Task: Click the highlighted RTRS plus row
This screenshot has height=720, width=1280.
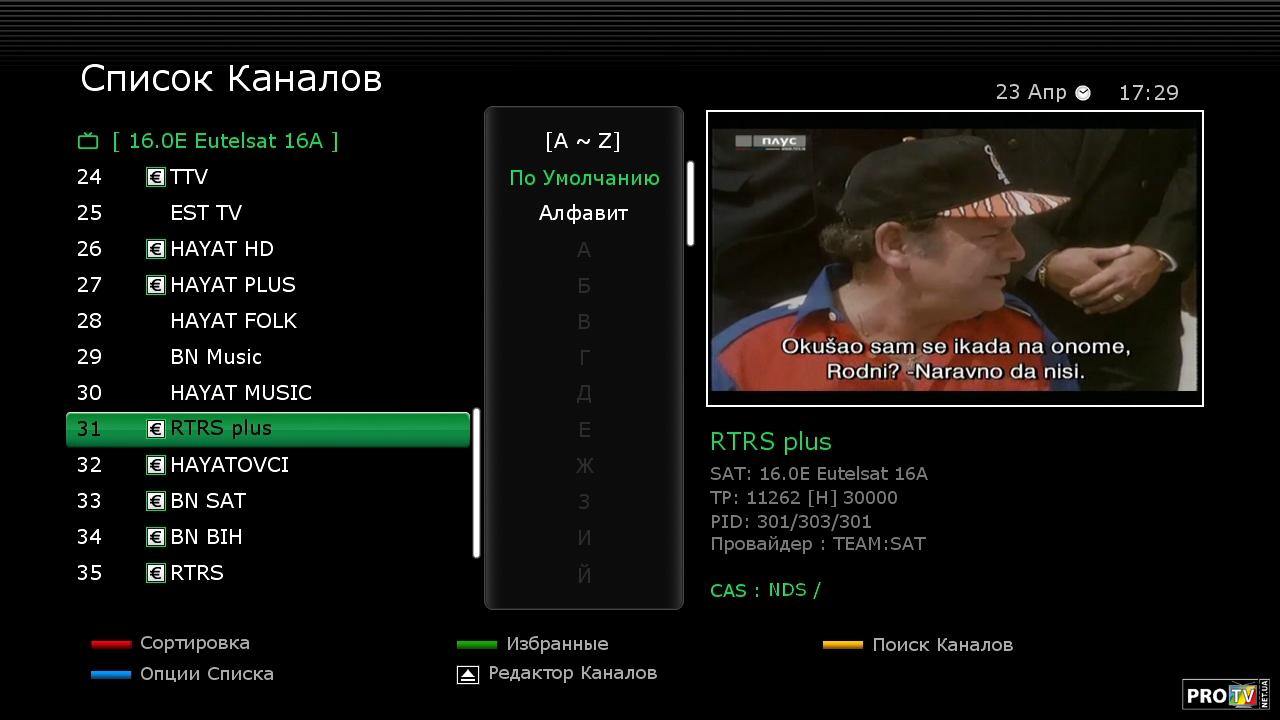Action: coord(267,429)
